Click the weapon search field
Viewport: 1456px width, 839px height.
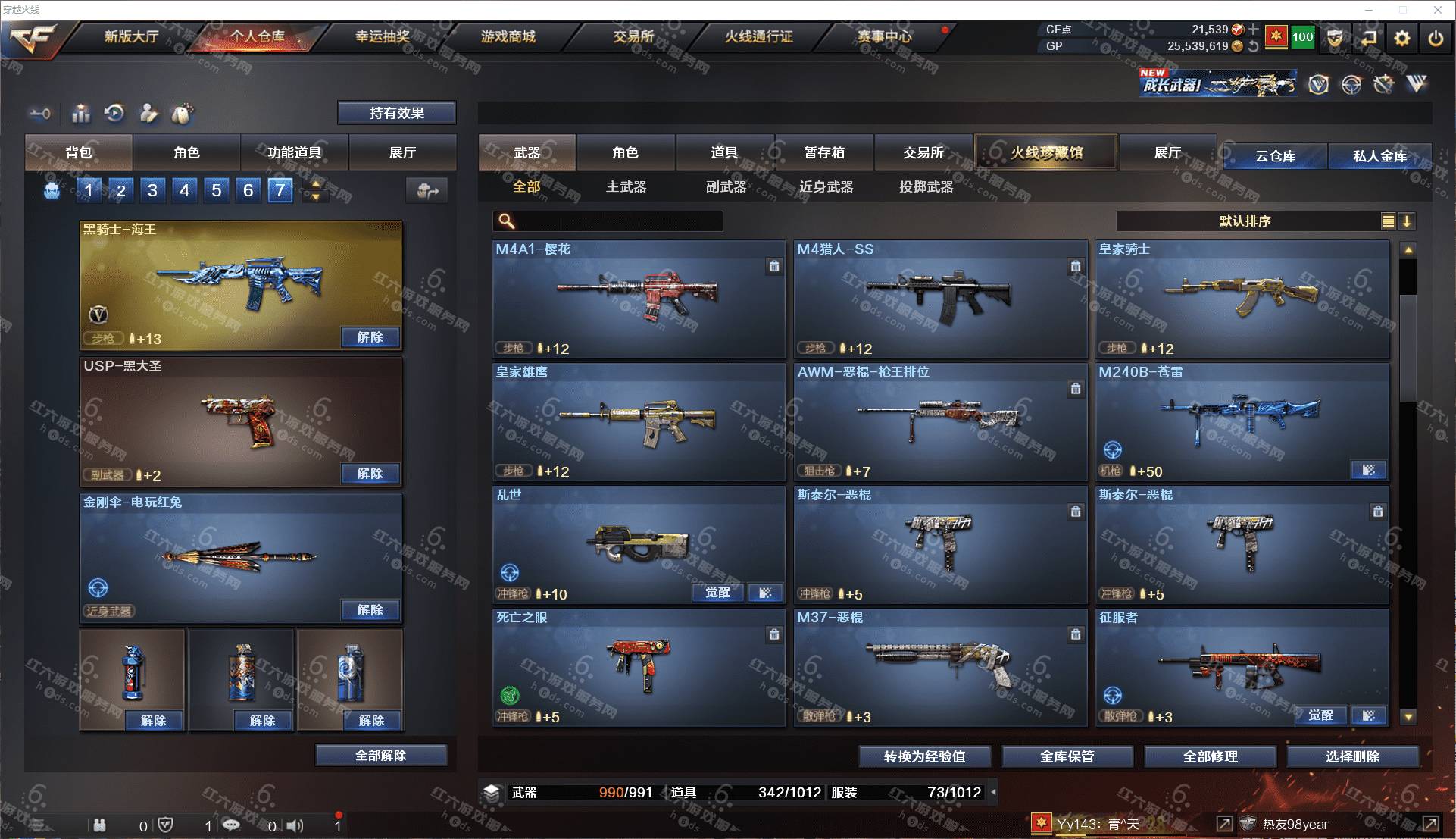[617, 221]
